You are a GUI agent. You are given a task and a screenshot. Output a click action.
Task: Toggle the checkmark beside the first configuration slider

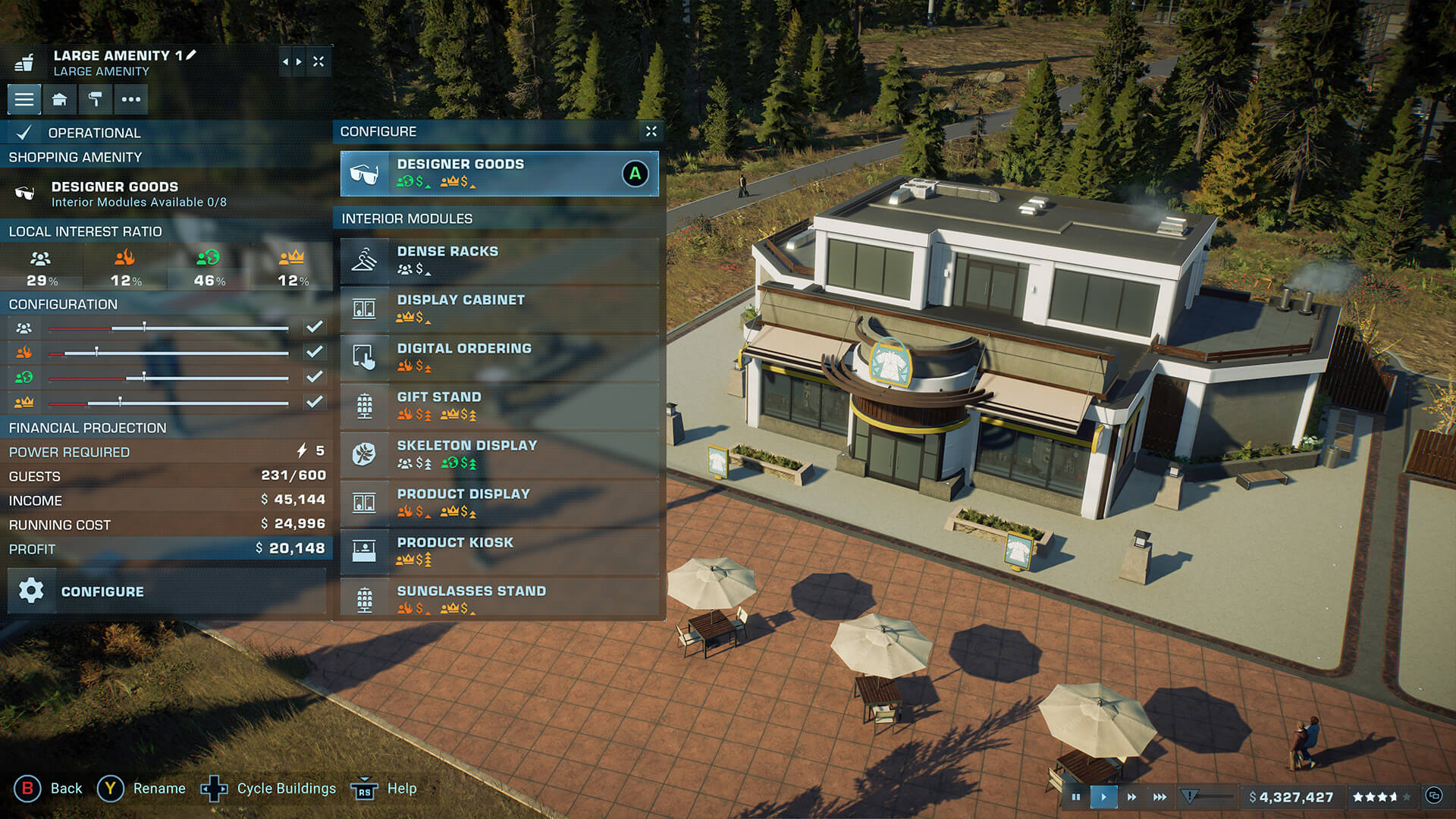pos(314,327)
